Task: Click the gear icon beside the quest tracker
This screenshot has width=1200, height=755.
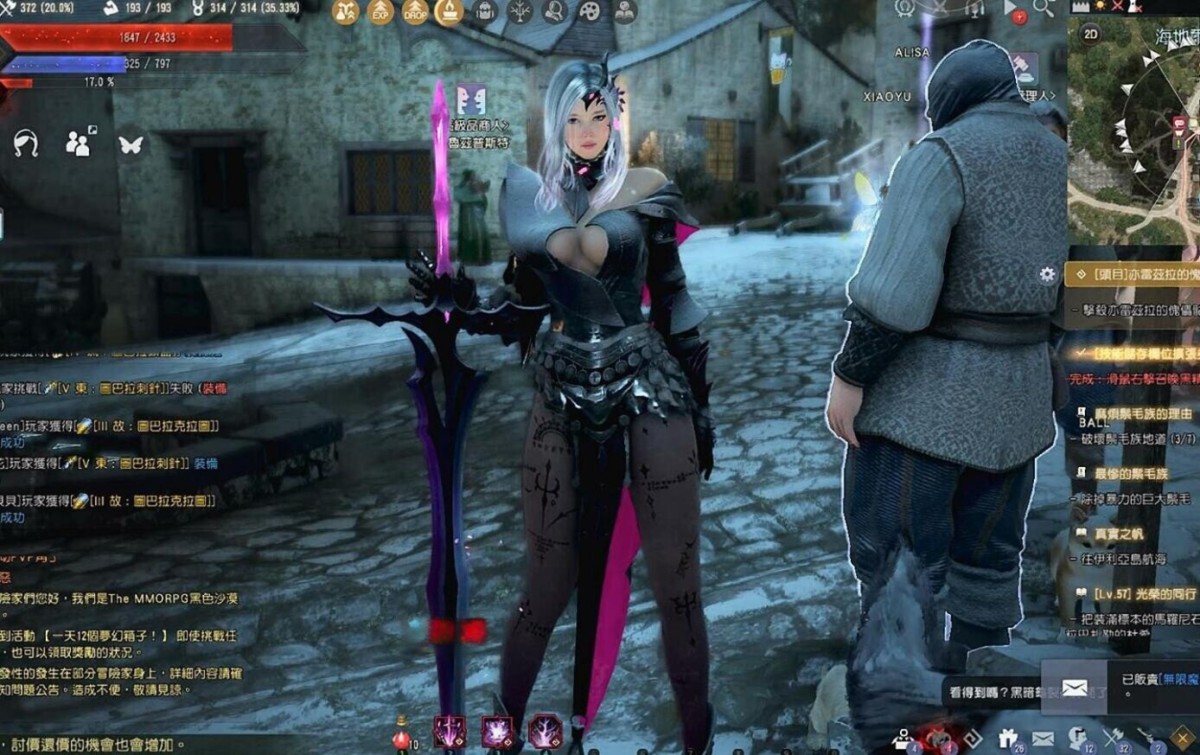Action: [1047, 274]
